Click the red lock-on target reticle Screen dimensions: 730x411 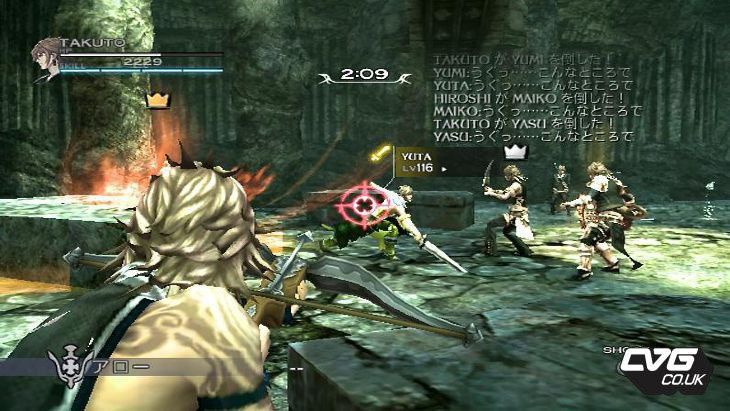point(365,204)
